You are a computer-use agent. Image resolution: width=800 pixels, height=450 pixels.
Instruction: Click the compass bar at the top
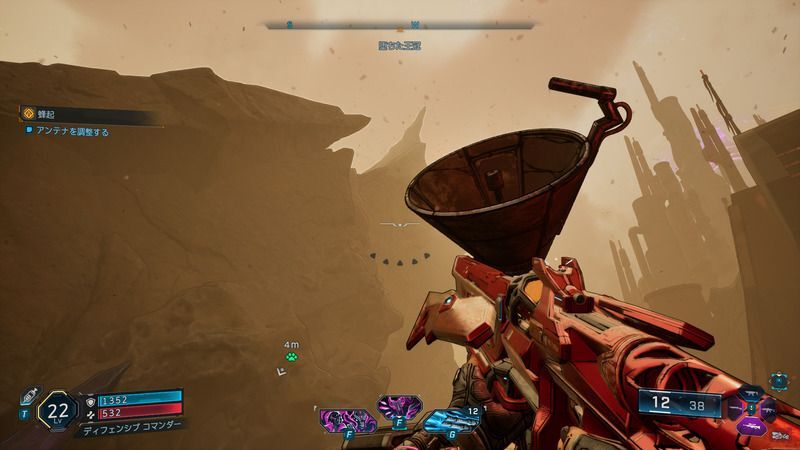[x=400, y=25]
